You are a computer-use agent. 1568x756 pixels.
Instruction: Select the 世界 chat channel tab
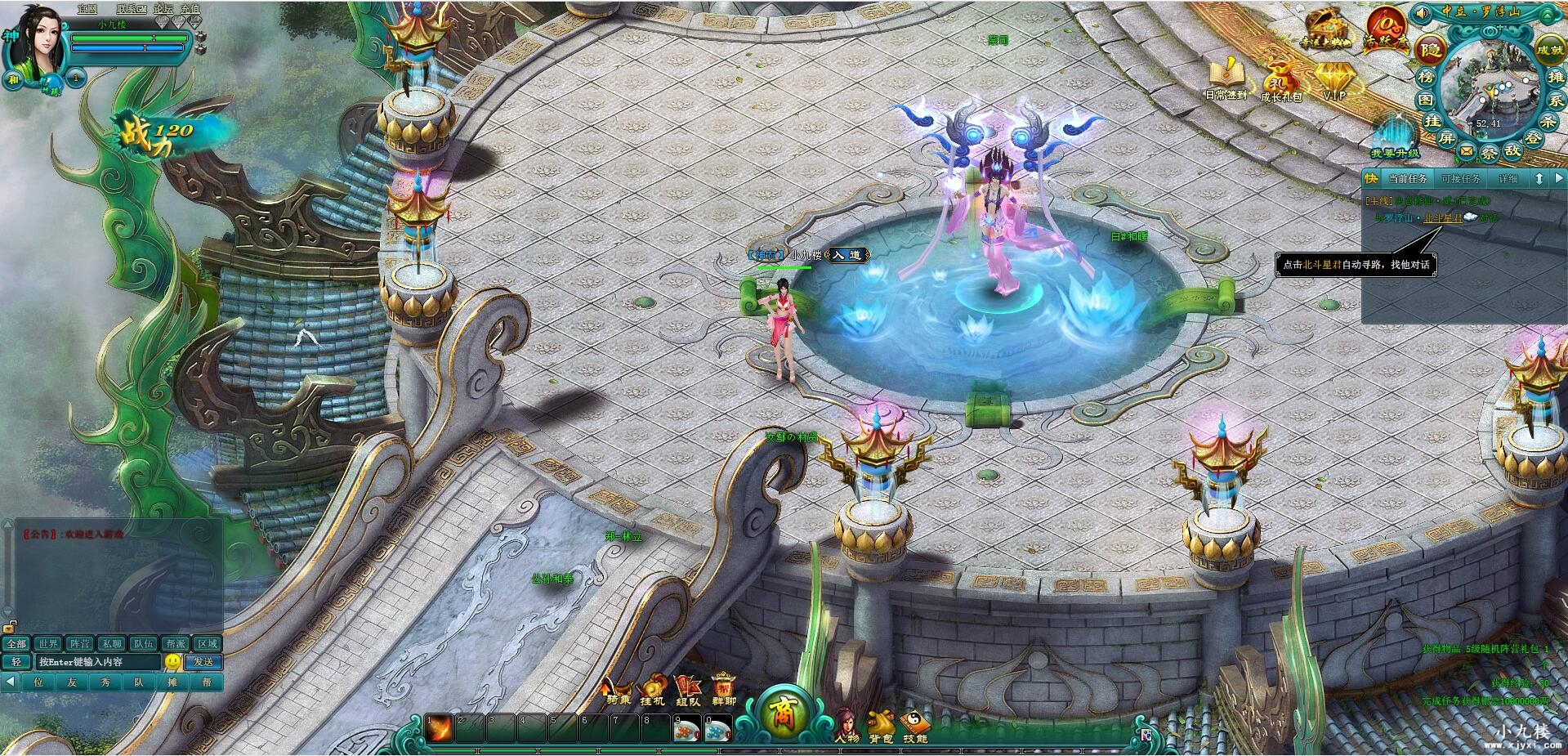click(x=48, y=644)
